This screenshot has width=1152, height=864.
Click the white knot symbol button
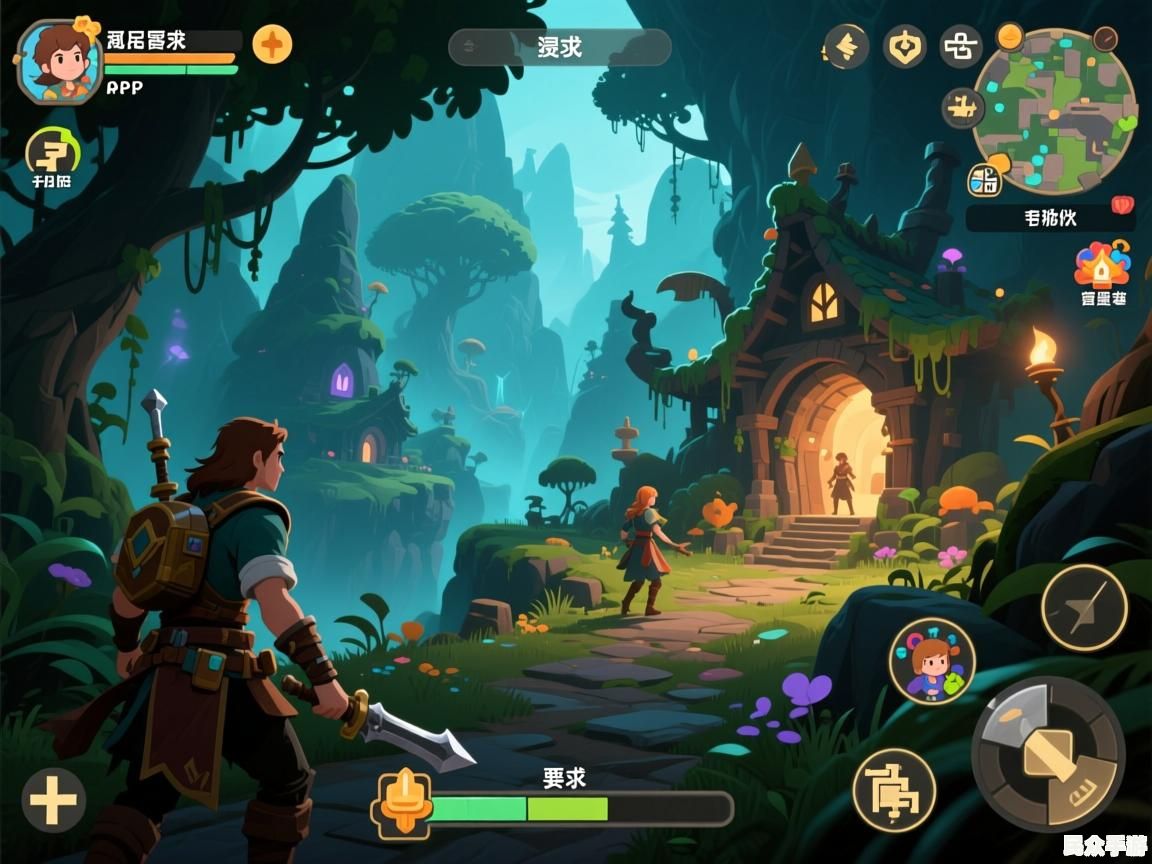[961, 47]
